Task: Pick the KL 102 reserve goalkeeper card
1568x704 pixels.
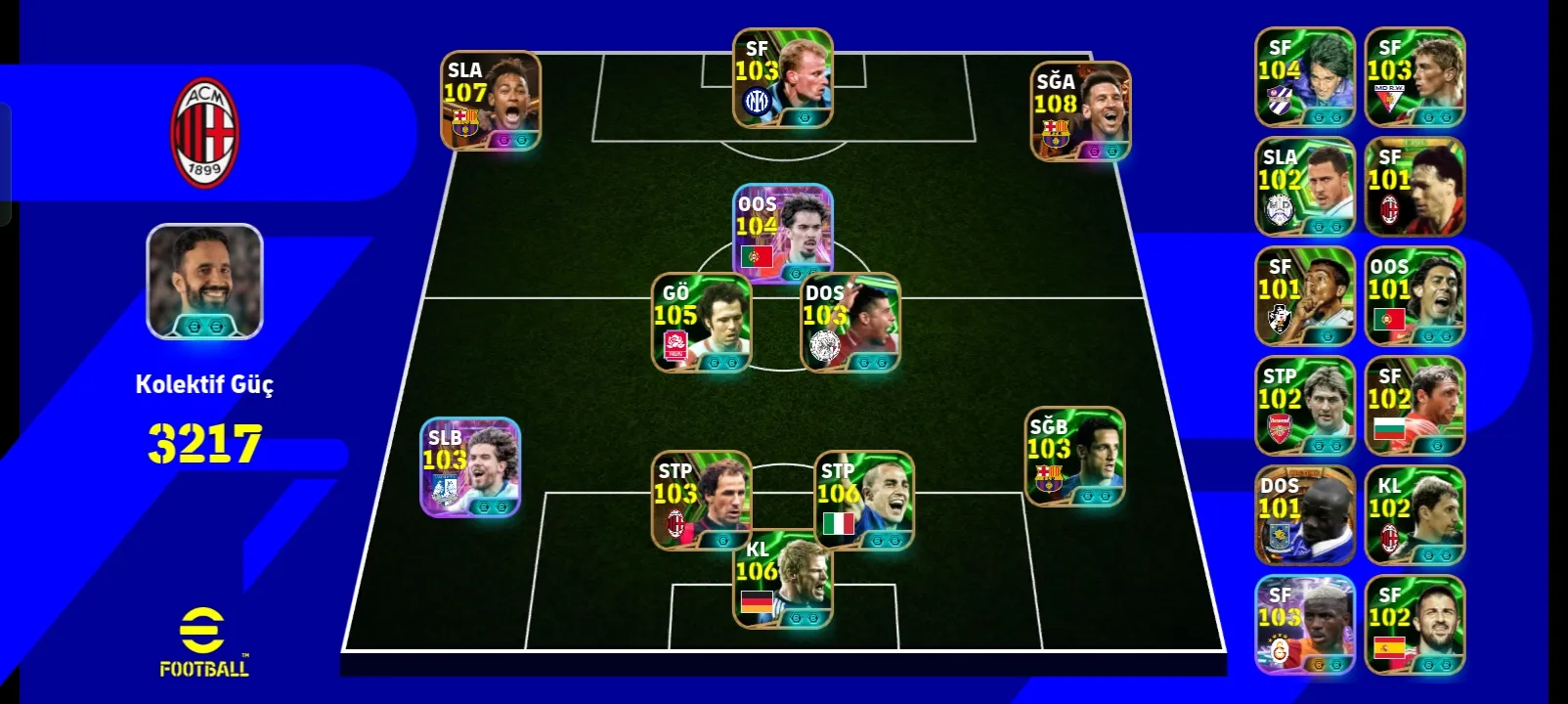Action: point(1415,515)
